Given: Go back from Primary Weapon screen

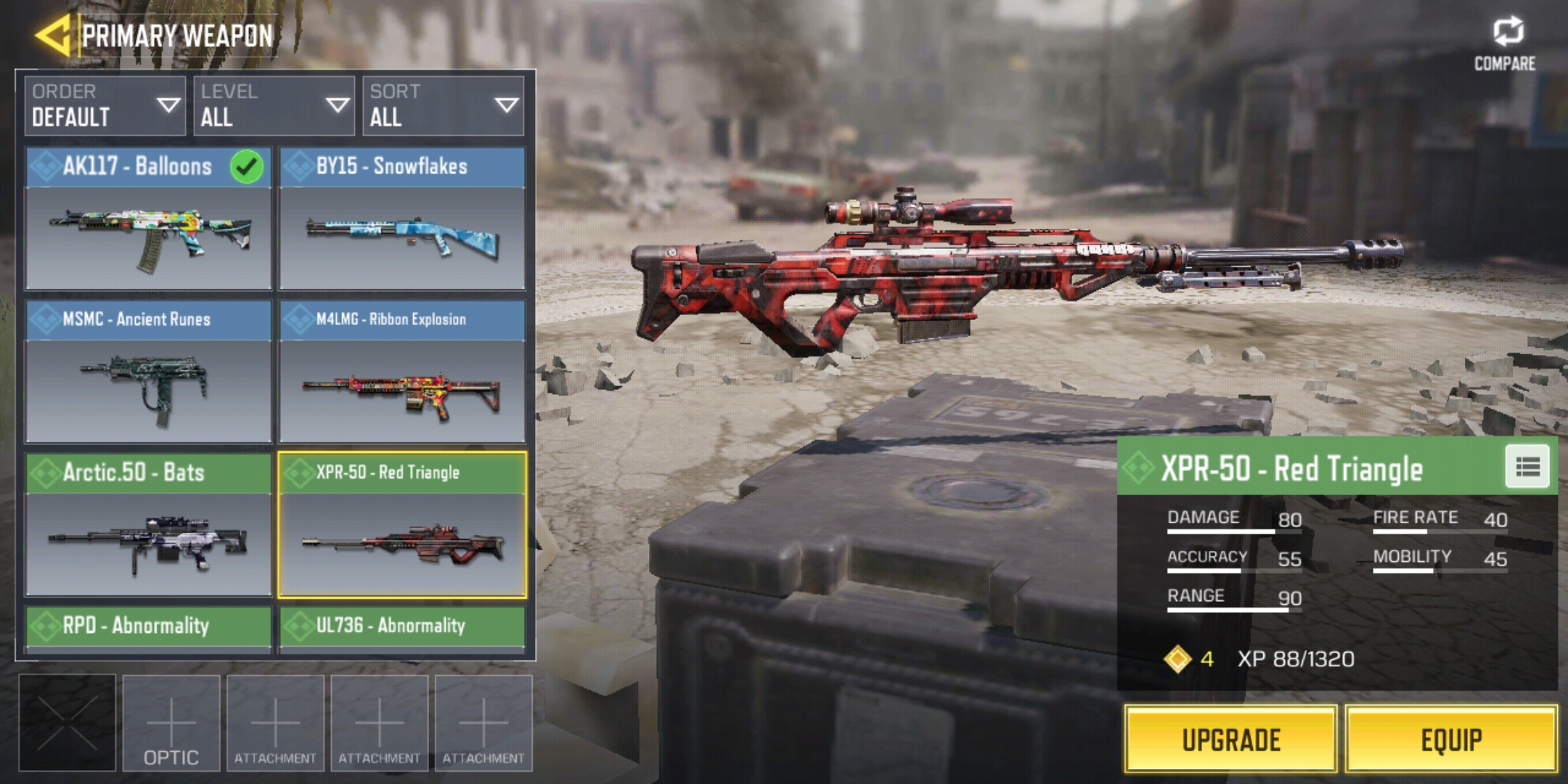Looking at the screenshot, I should (x=52, y=35).
